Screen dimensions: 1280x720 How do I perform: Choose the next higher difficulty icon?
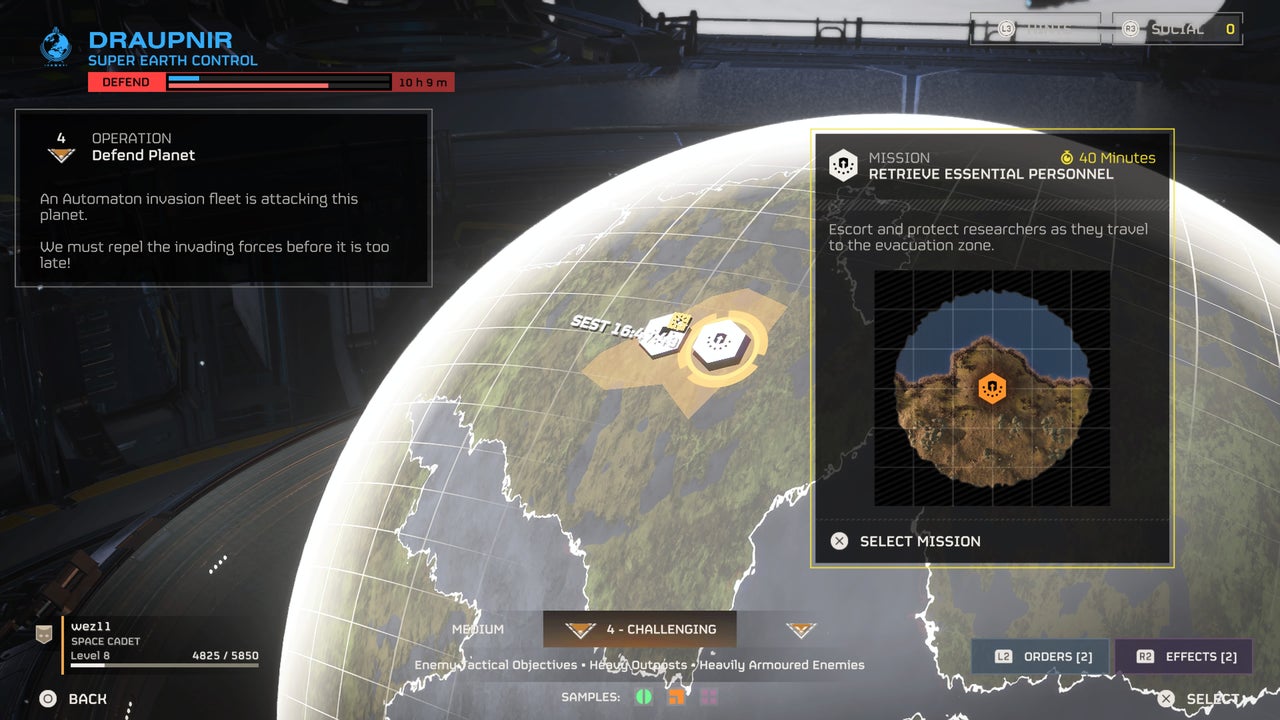tap(800, 630)
